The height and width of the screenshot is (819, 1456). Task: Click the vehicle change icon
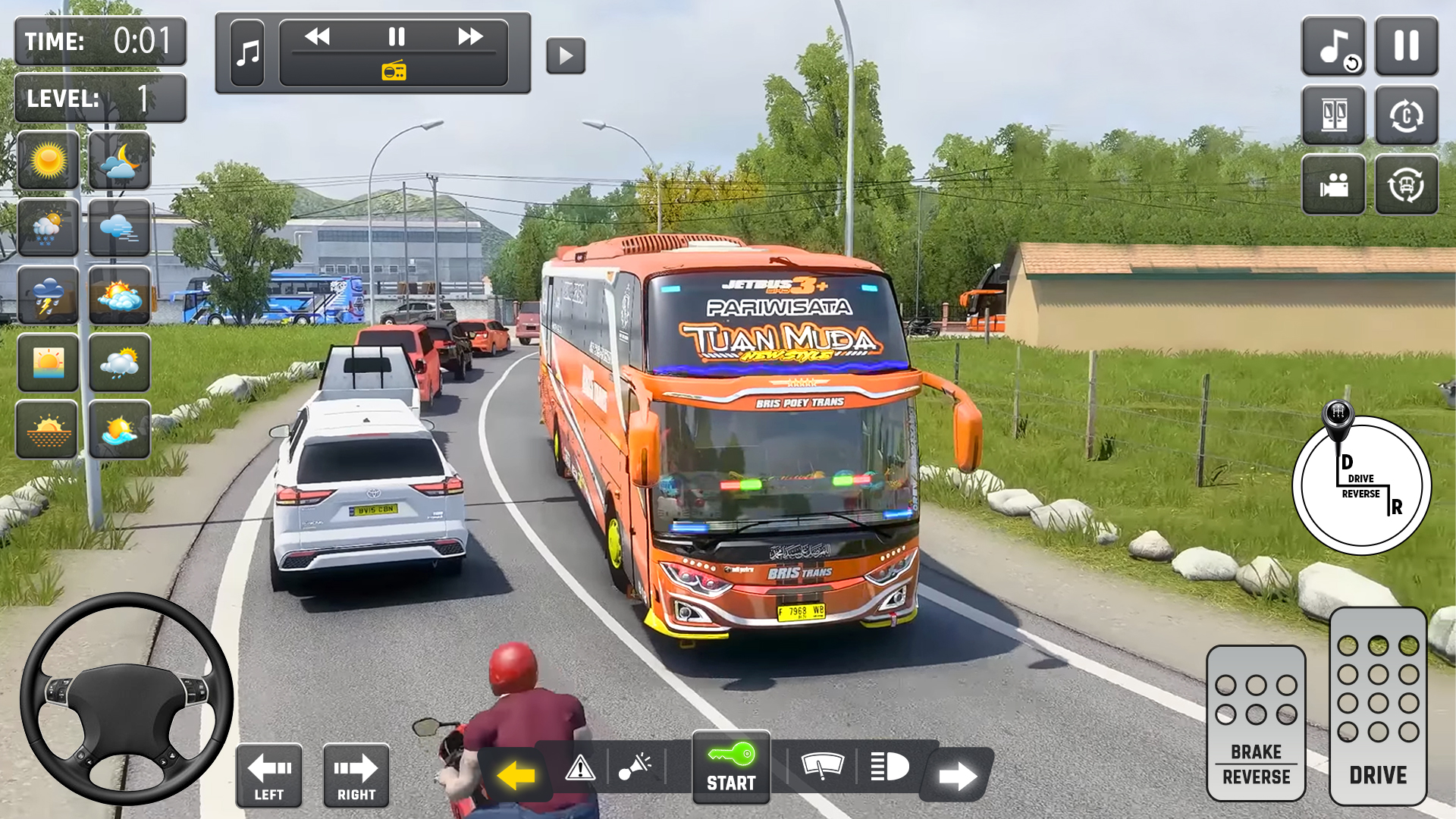click(x=1407, y=184)
